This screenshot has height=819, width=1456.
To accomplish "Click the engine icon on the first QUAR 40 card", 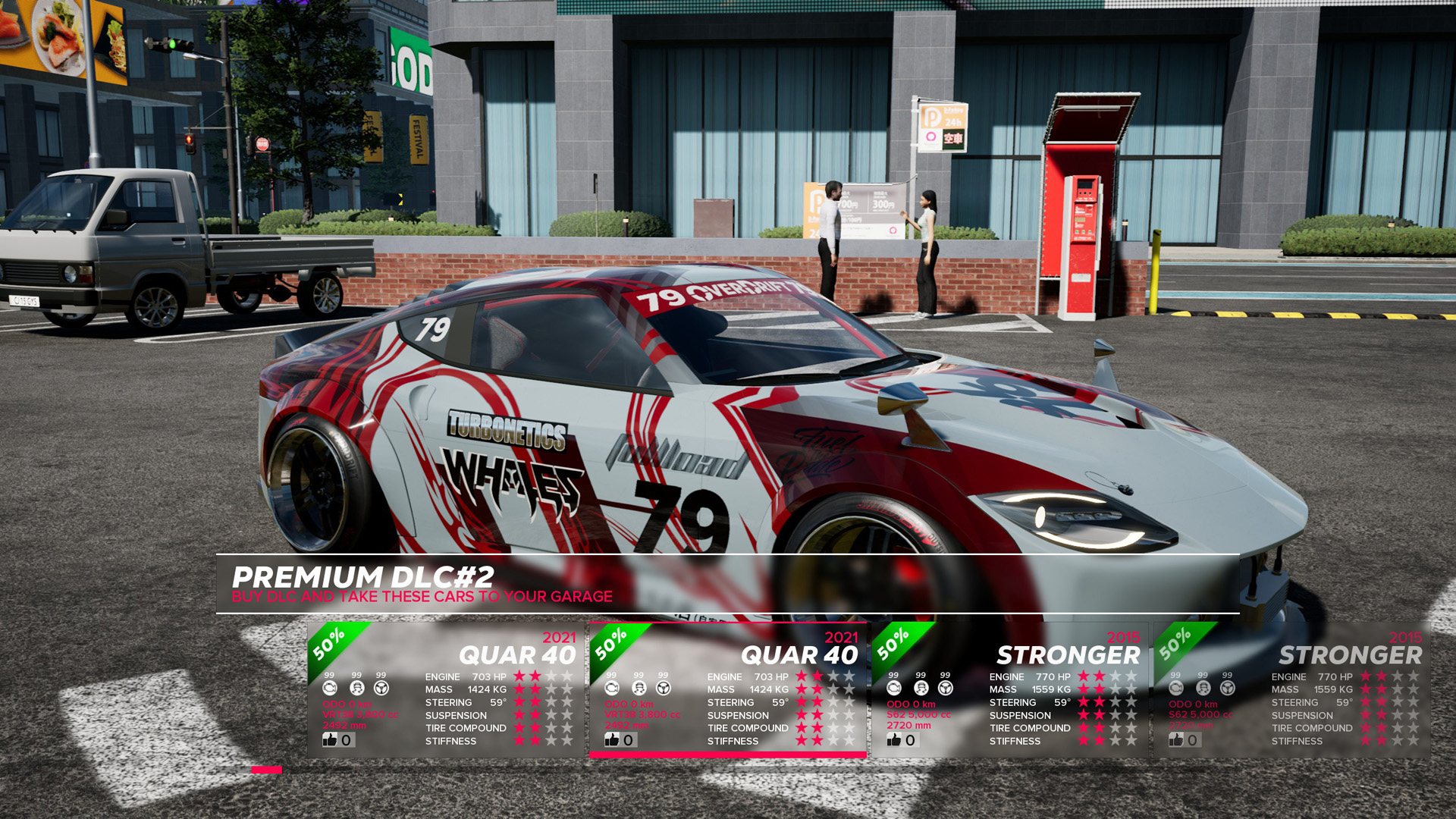I will pos(331,688).
